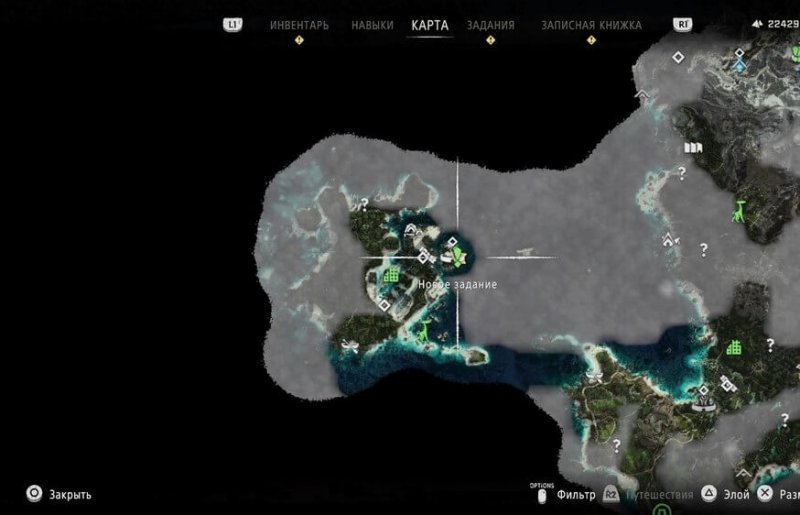Viewport: 800px width, 515px height.
Task: Open the Записная книжка tab
Action: point(591,25)
